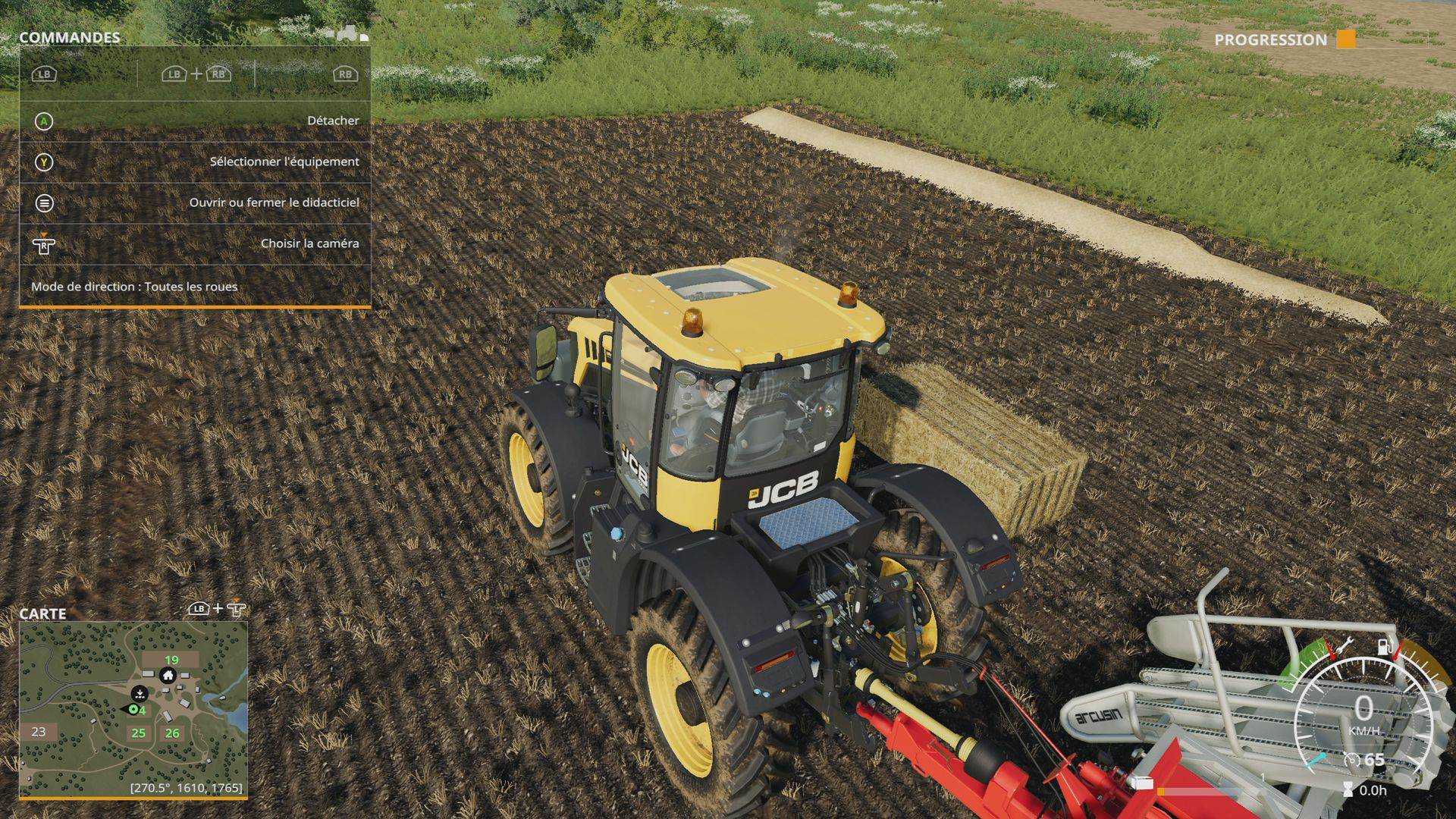Click the player arrow marker labeled 4 on minimap

click(133, 709)
